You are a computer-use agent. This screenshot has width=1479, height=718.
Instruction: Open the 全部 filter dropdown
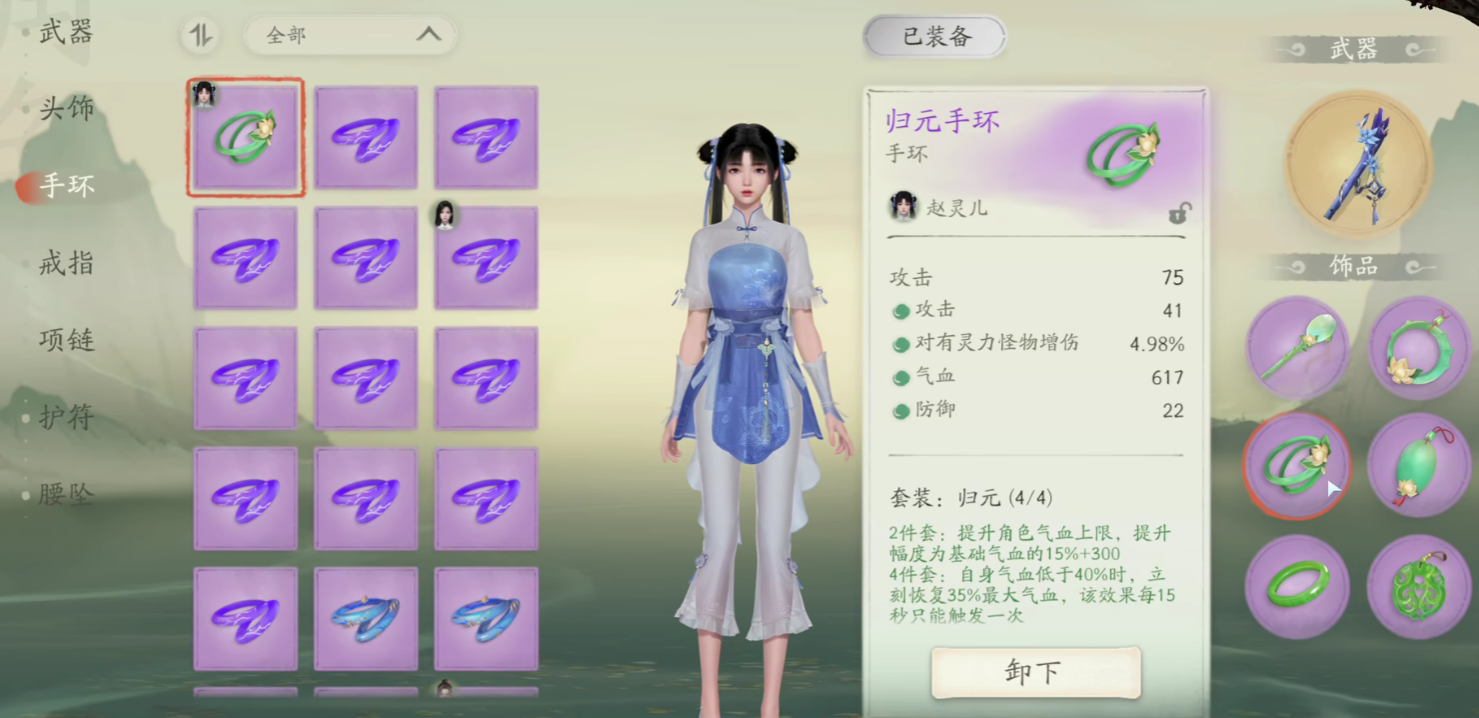click(x=351, y=36)
